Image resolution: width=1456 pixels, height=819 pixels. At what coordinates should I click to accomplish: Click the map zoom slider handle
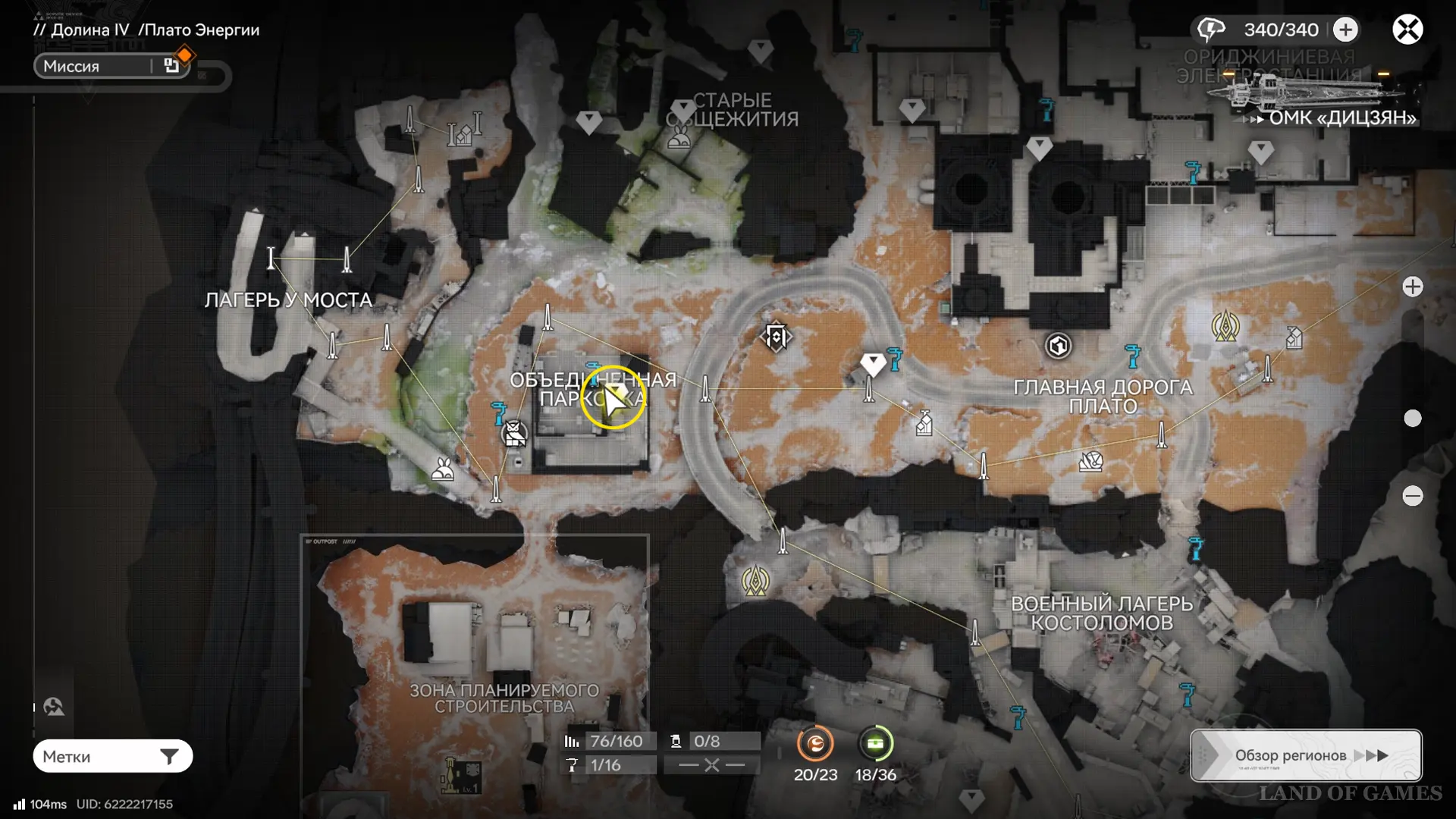pyautogui.click(x=1412, y=418)
